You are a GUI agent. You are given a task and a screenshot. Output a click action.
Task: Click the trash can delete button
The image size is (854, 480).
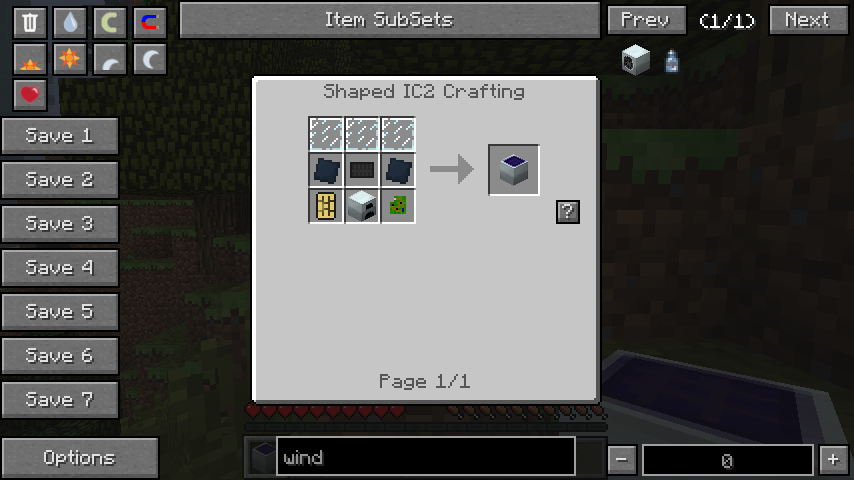click(30, 22)
